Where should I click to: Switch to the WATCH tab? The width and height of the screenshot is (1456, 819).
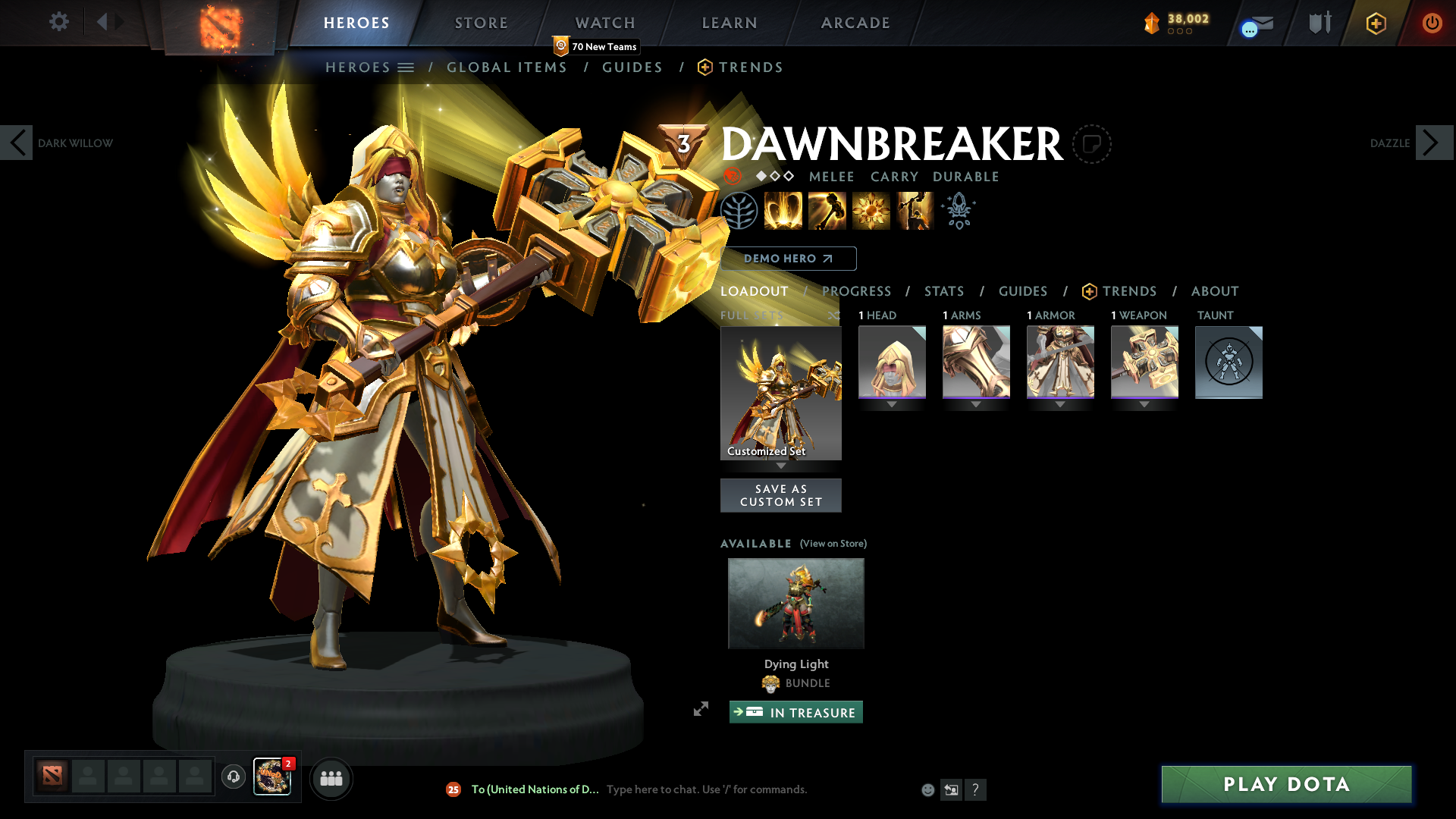(604, 23)
